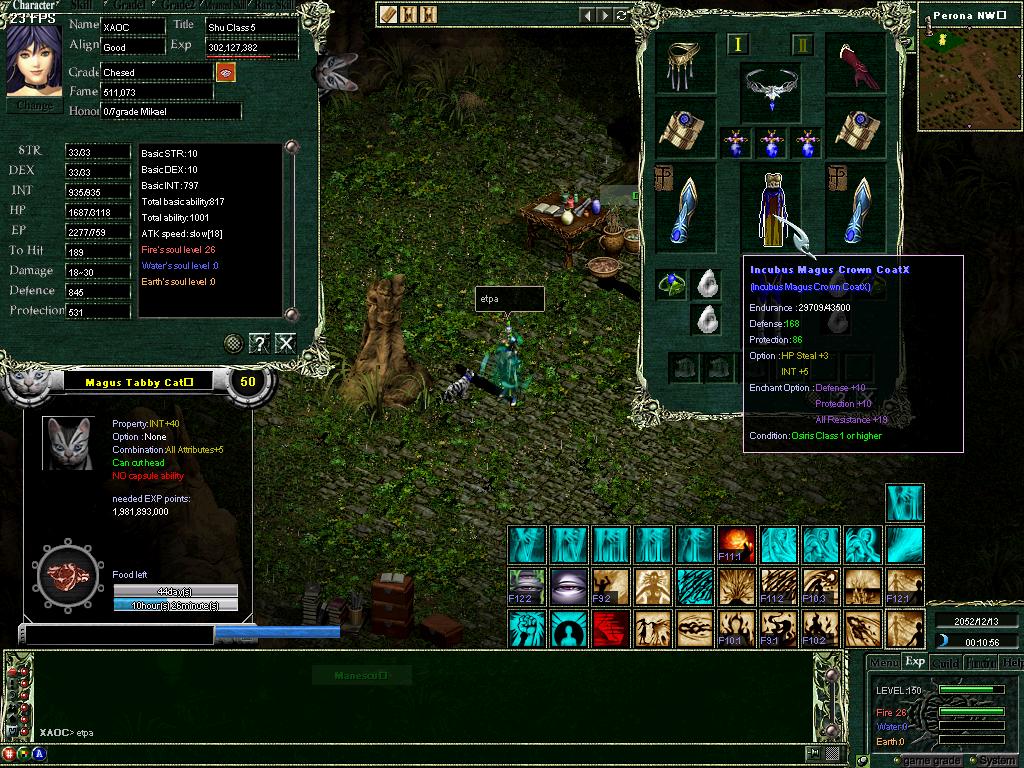Click the System button
The width and height of the screenshot is (1024, 768).
click(997, 761)
